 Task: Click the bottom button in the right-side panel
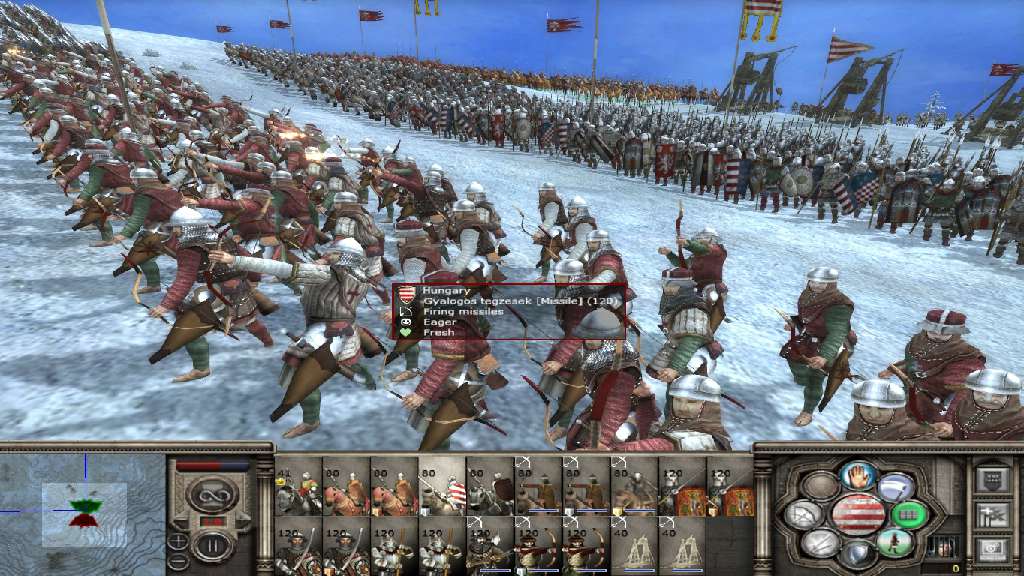992,548
